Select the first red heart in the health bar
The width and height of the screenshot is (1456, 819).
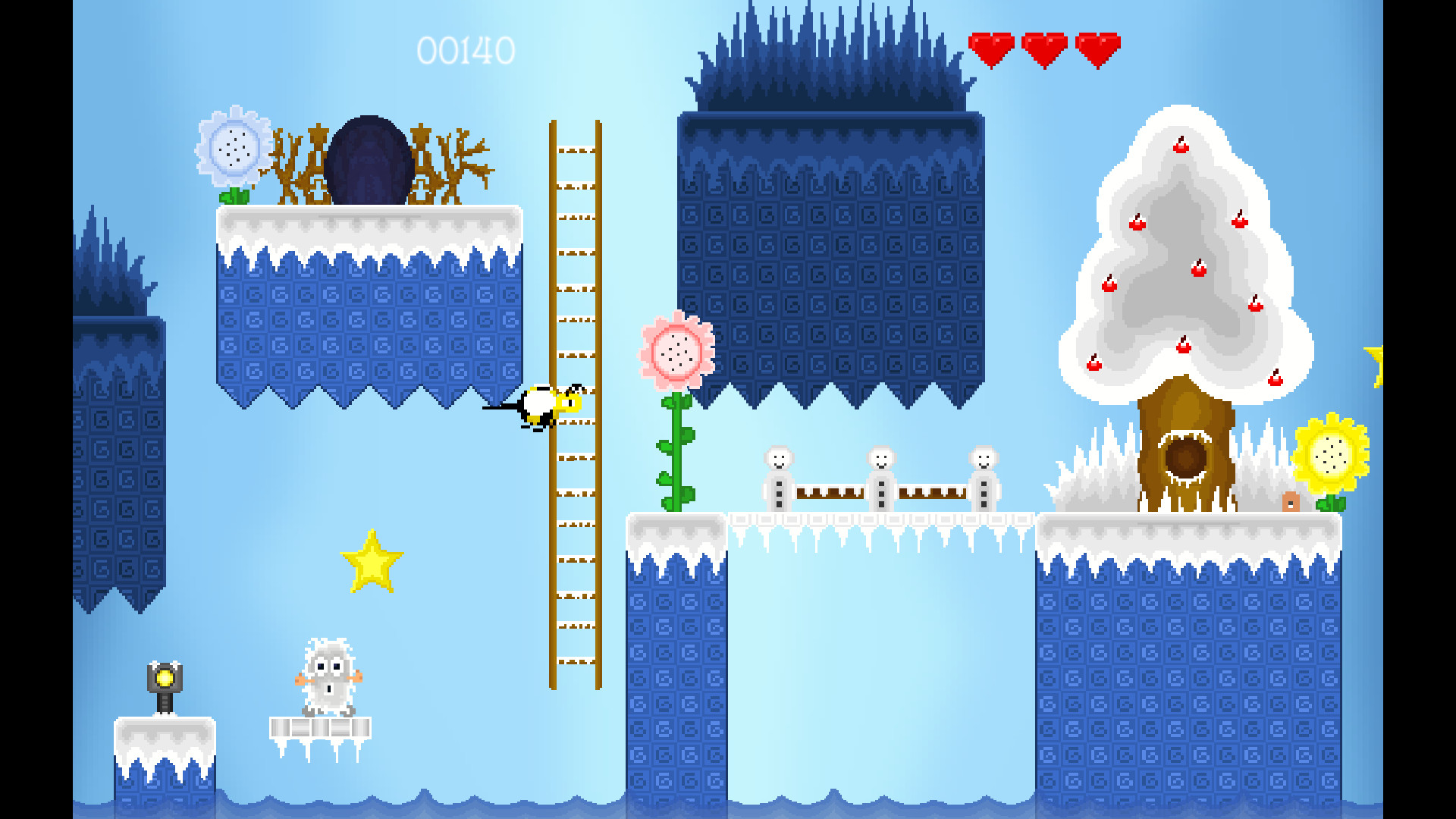[x=991, y=47]
